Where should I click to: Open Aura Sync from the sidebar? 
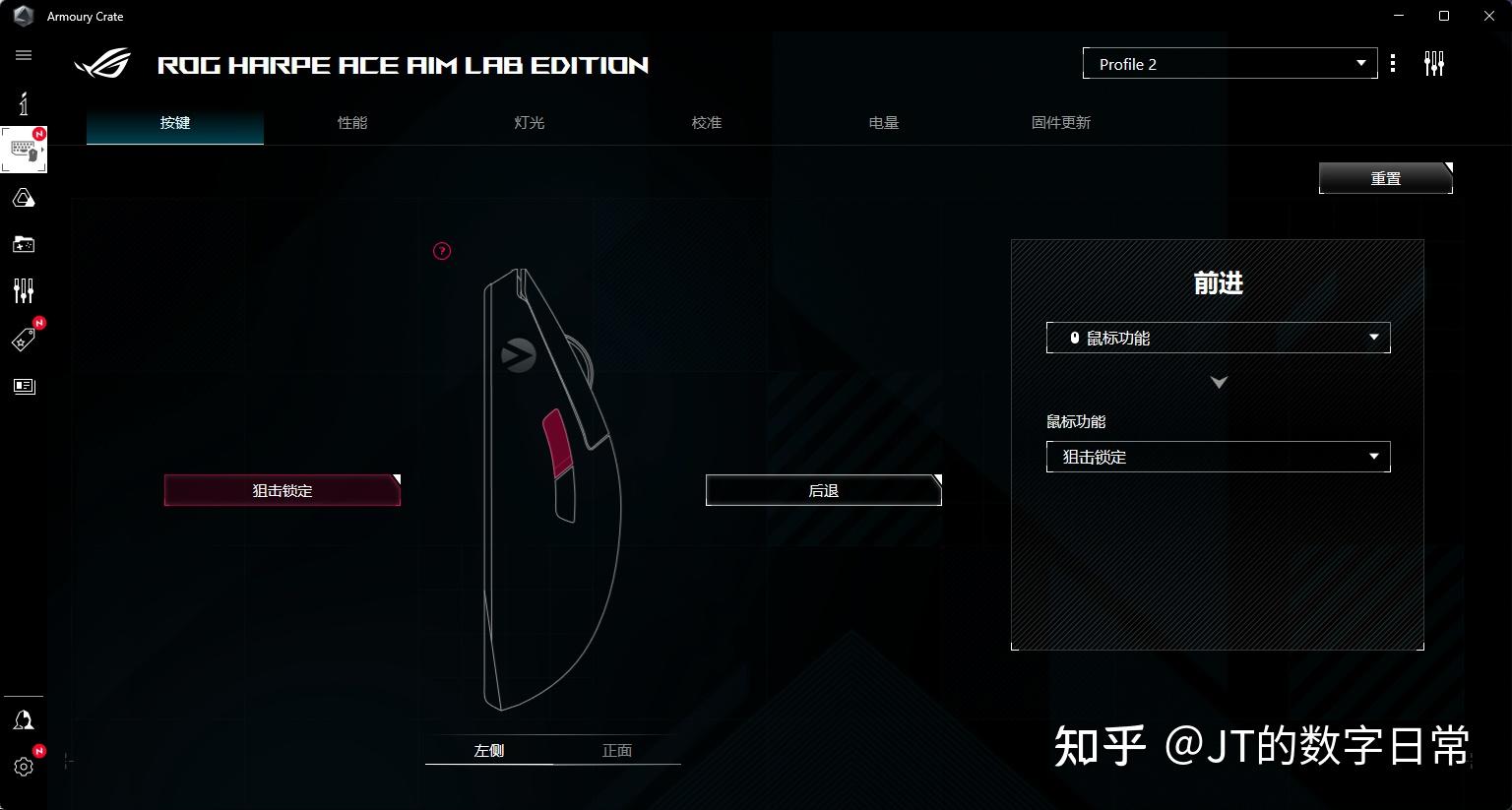pyautogui.click(x=23, y=198)
